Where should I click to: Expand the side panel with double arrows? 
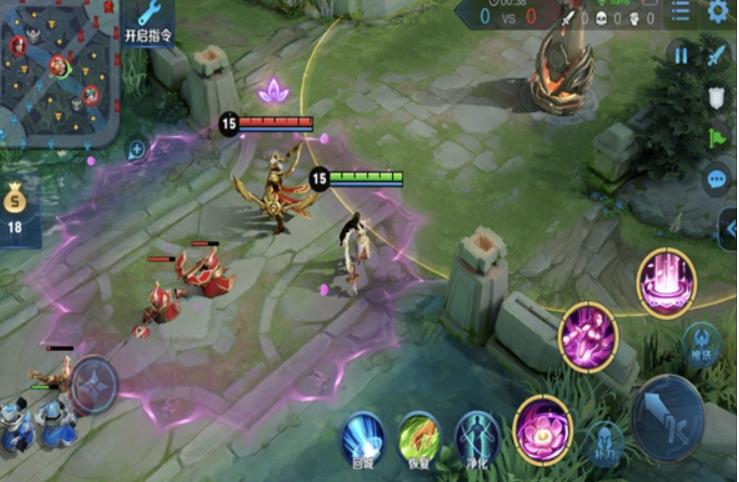tap(728, 229)
